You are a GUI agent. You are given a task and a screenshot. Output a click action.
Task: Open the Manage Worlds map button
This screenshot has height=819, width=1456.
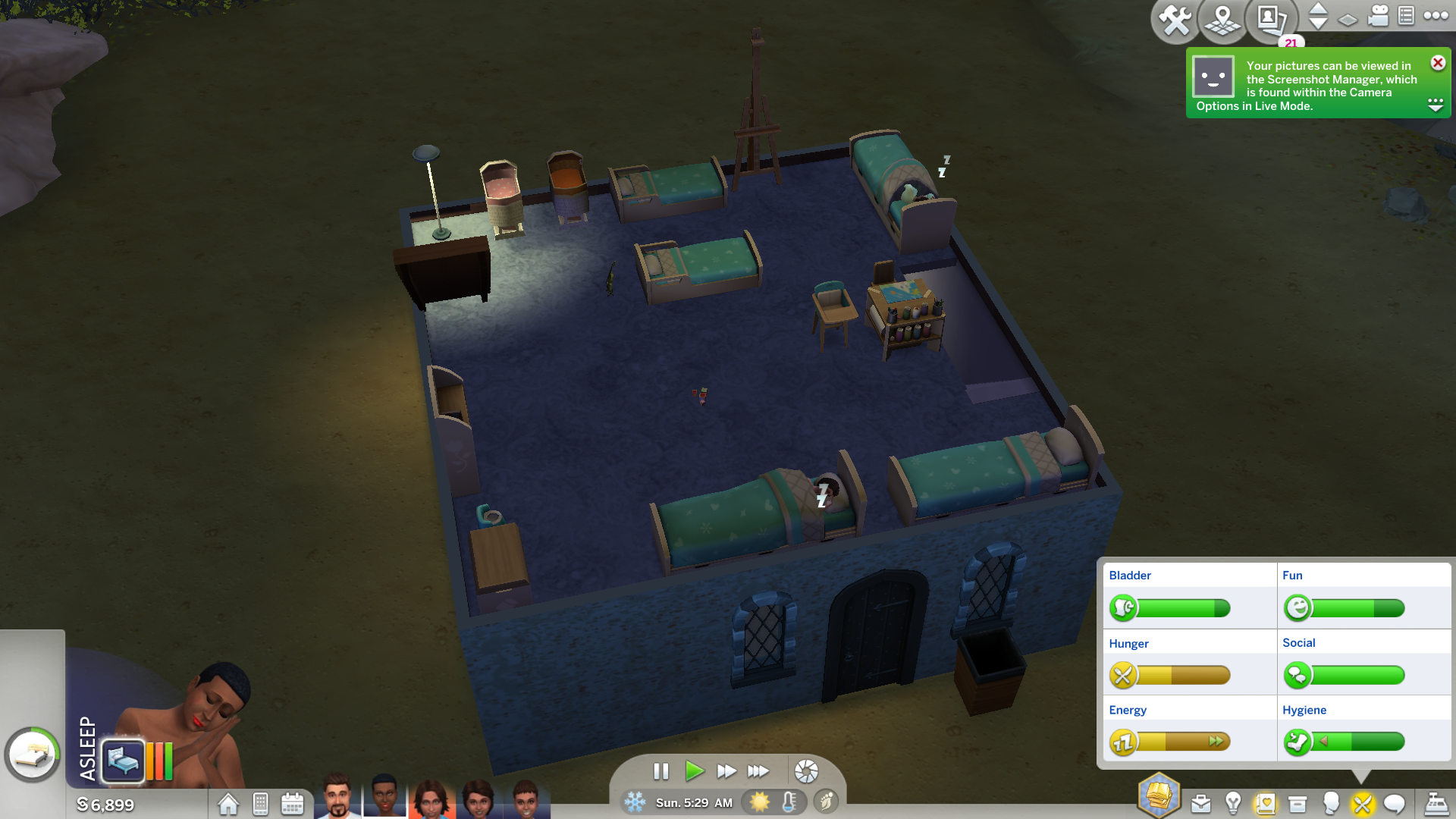pyautogui.click(x=1222, y=20)
